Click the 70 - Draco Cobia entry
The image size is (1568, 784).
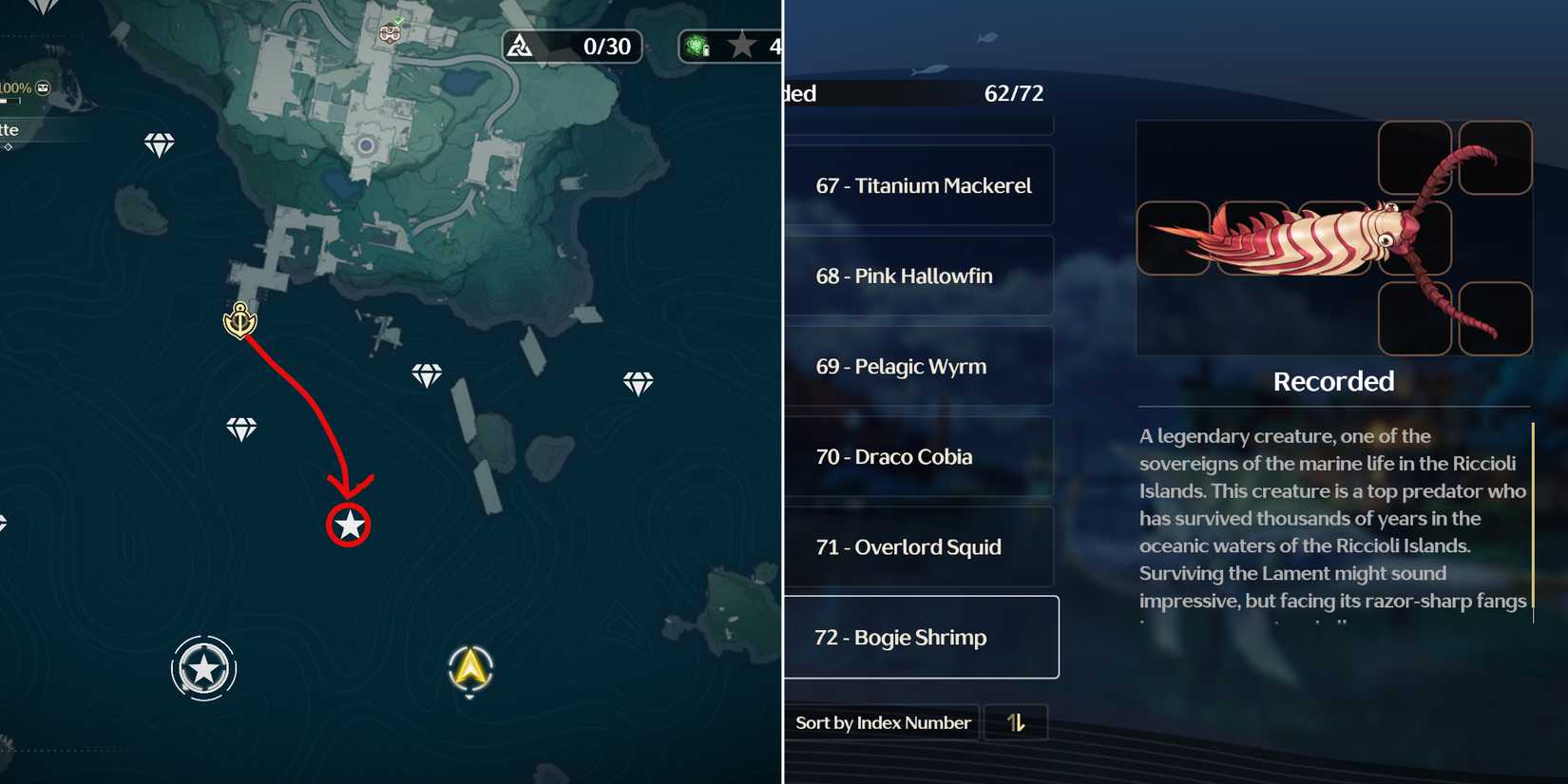(x=919, y=456)
